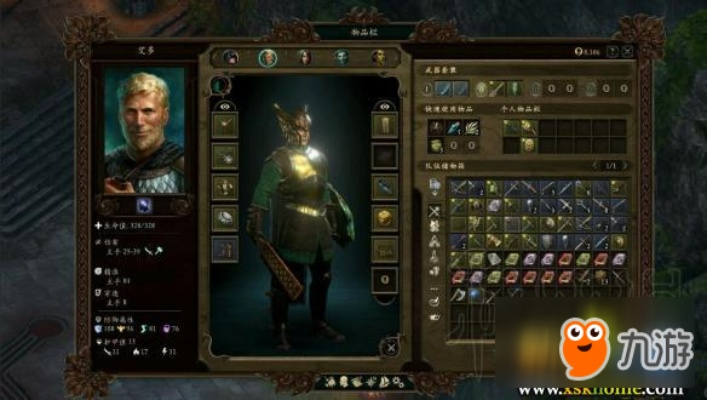Click the blond character's large portrait
Screen dimensions: 707x400
pos(145,130)
